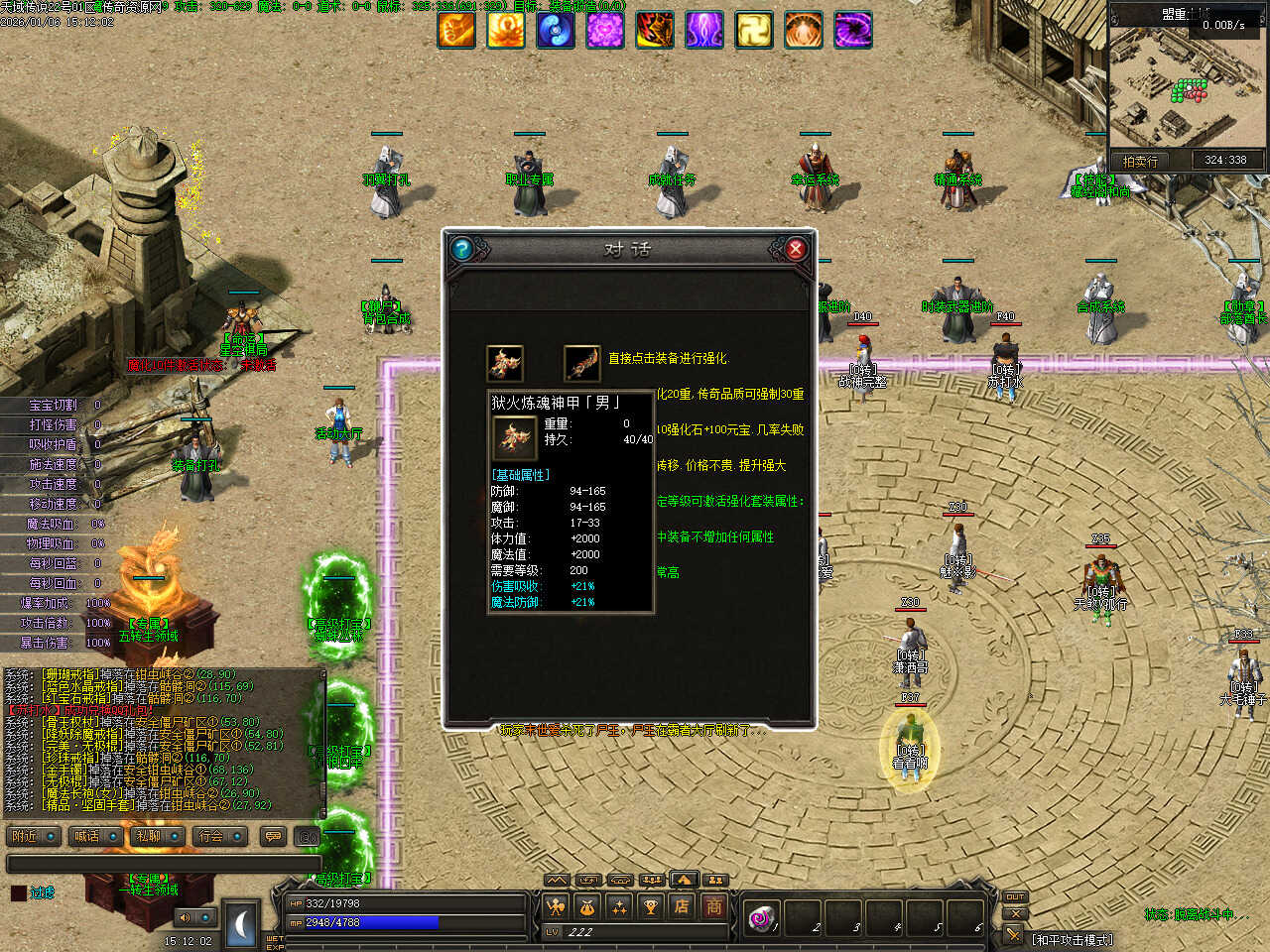Open the red 商 mall button
This screenshot has width=1270, height=952.
click(x=713, y=905)
